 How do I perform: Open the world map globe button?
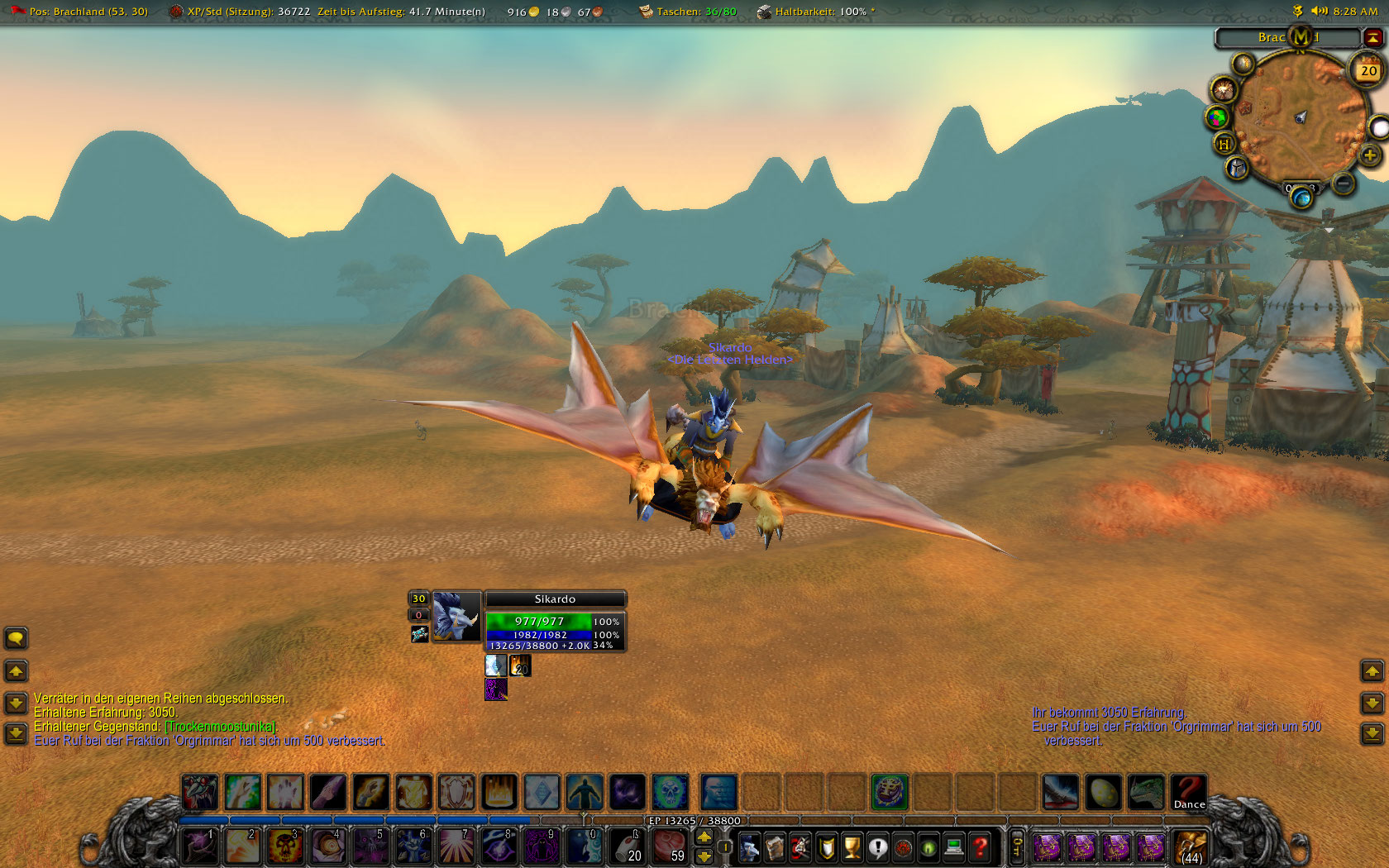point(1216,117)
